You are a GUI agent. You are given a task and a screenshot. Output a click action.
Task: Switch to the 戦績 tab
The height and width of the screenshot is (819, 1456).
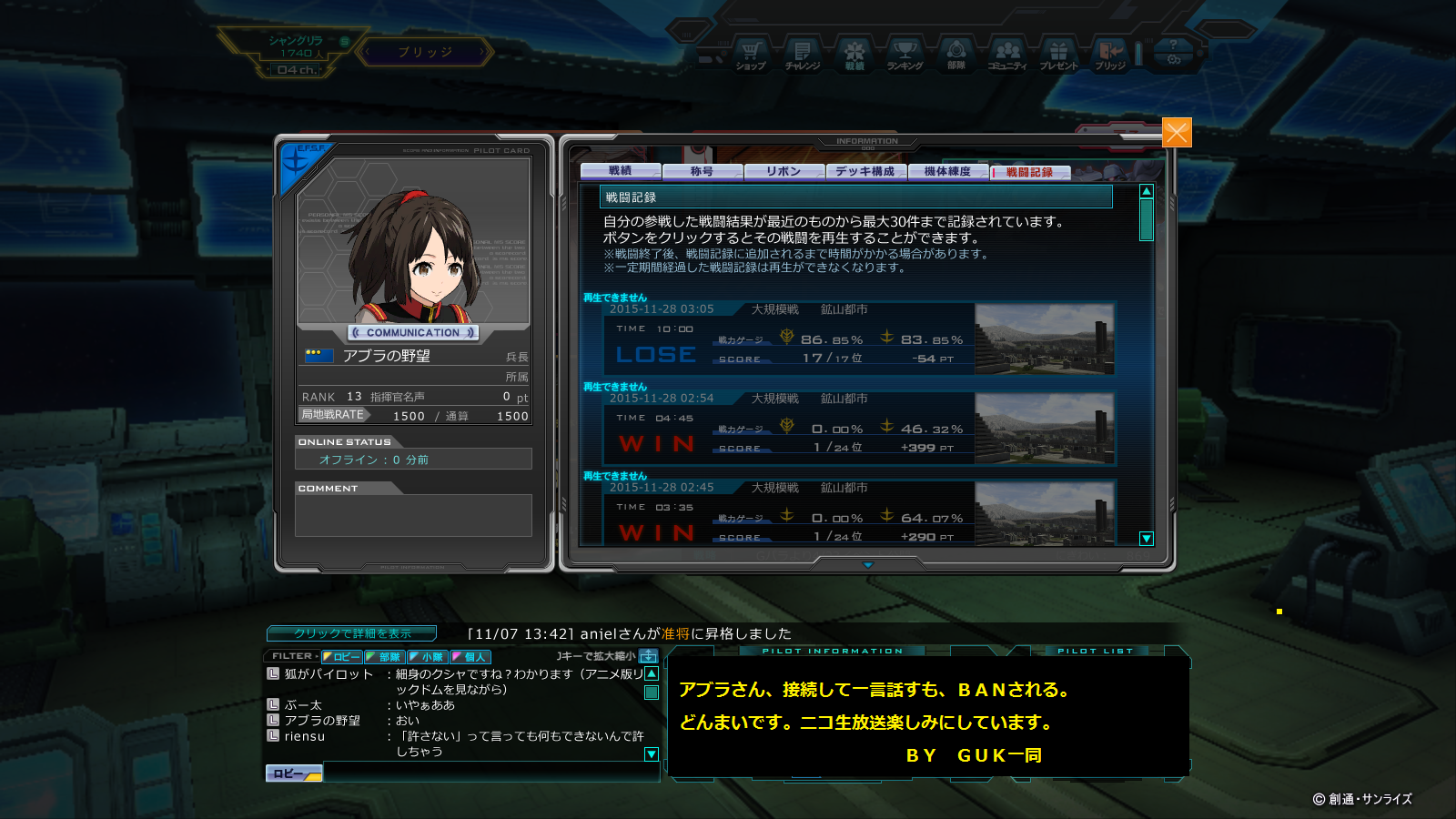pyautogui.click(x=621, y=171)
